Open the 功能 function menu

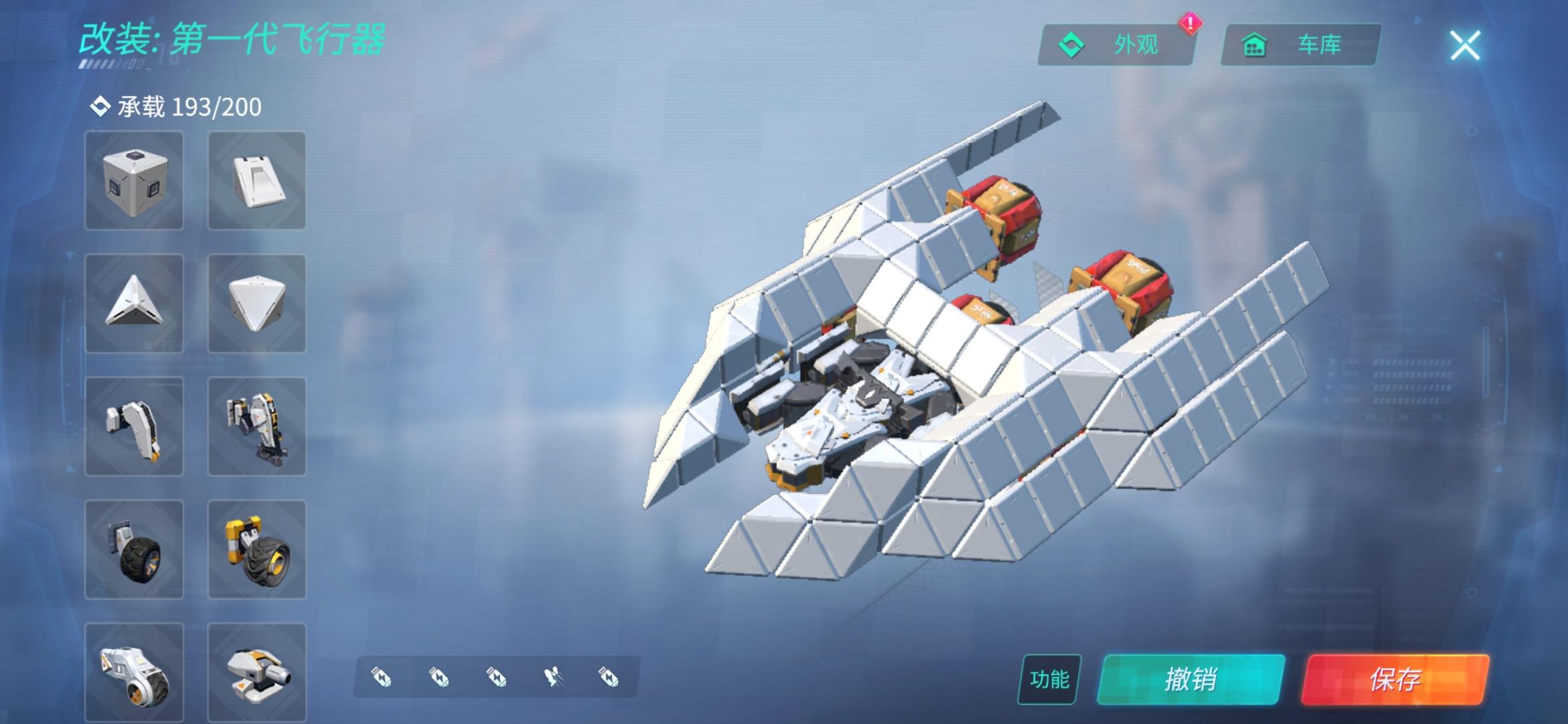1049,679
